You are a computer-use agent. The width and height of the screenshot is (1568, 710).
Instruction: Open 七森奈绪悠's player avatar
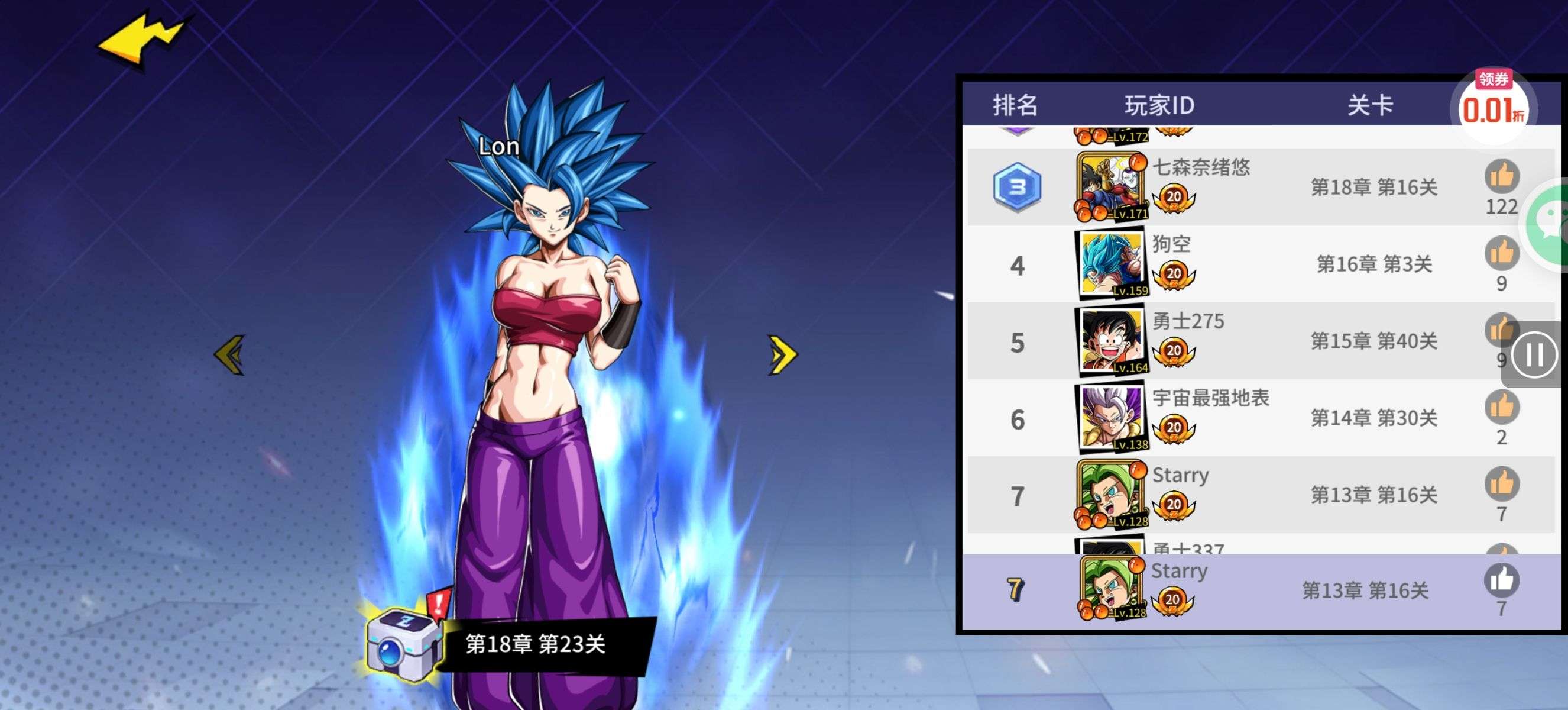click(1111, 186)
